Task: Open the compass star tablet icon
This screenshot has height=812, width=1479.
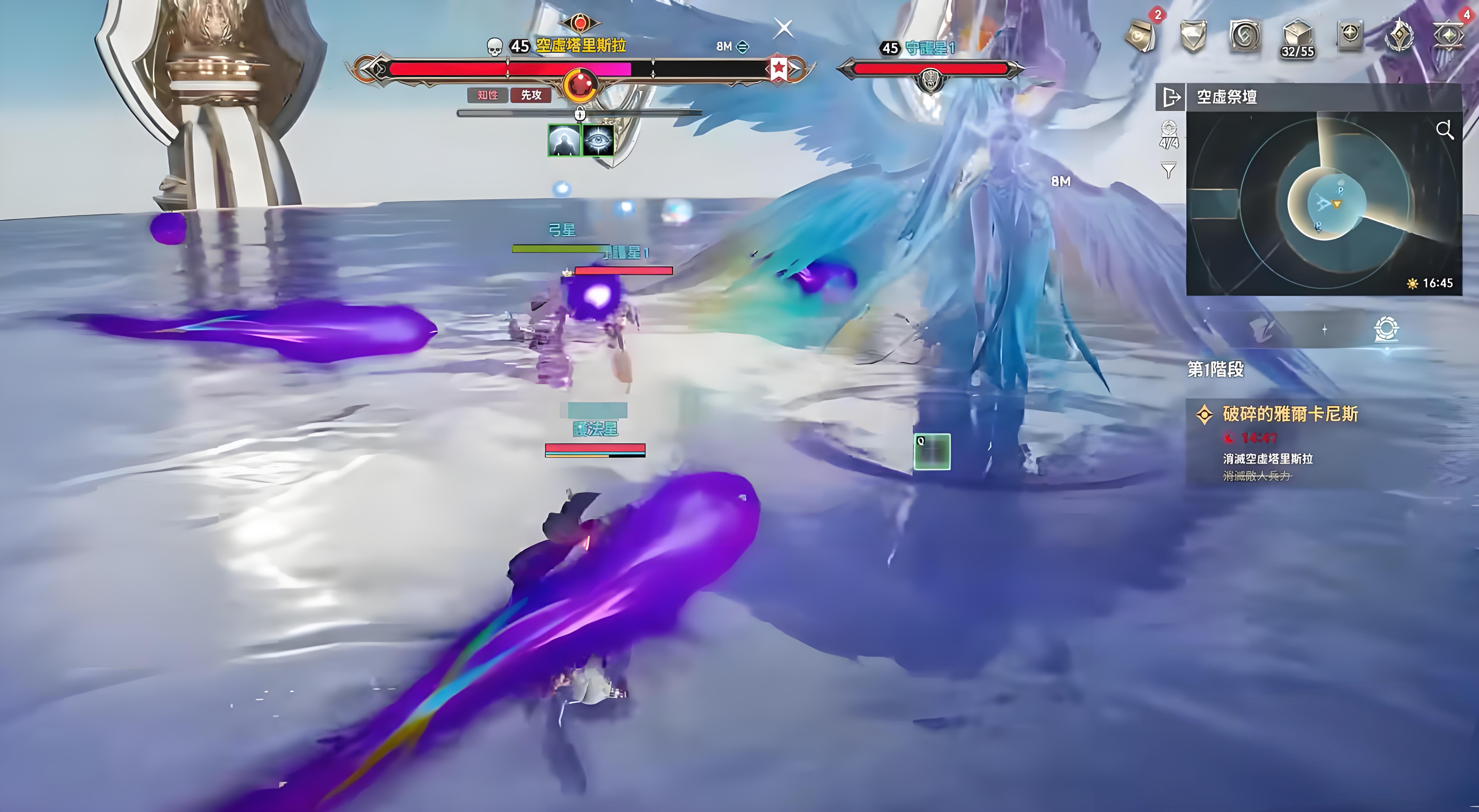Action: tap(1349, 35)
